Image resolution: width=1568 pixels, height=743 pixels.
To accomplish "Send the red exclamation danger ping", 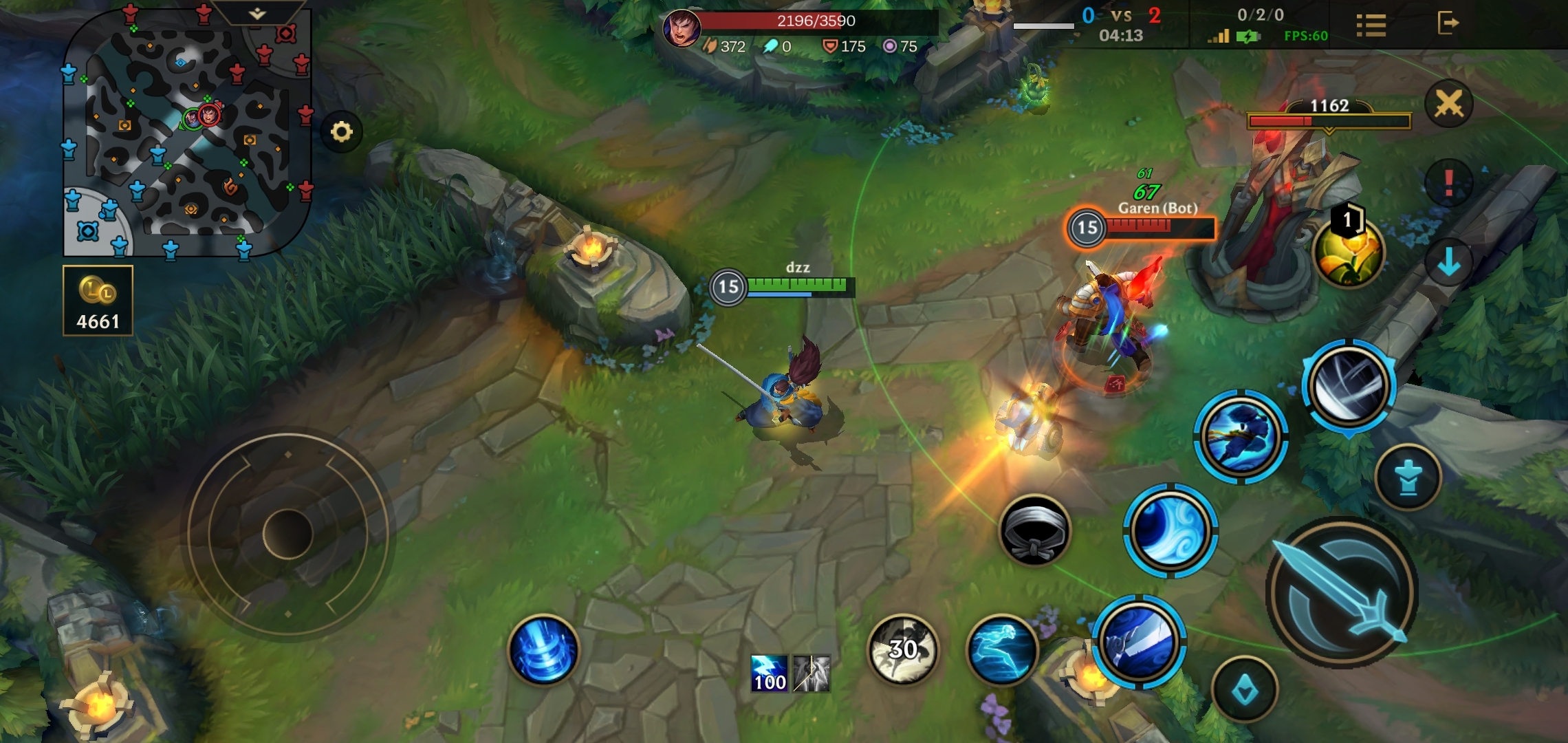I will click(1448, 183).
